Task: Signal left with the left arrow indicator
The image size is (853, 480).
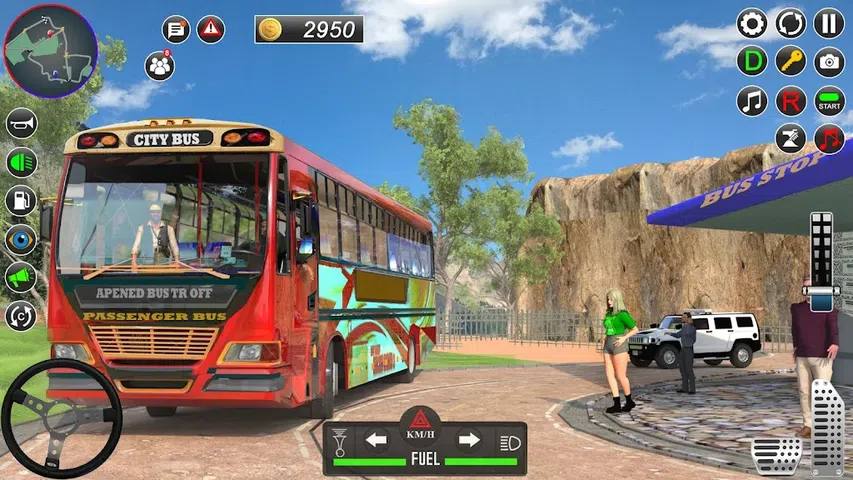Action: (x=376, y=440)
